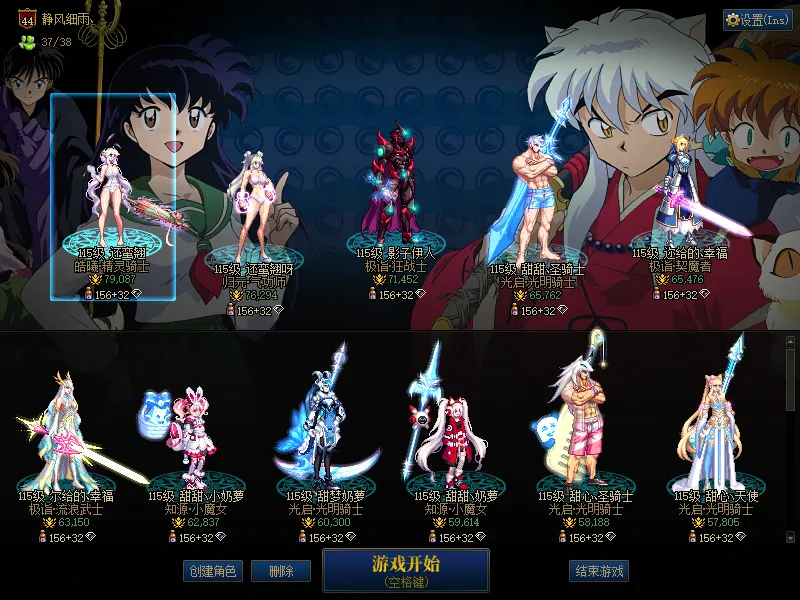
Task: Choose 结束游戏 to exit the game
Action: point(599,571)
